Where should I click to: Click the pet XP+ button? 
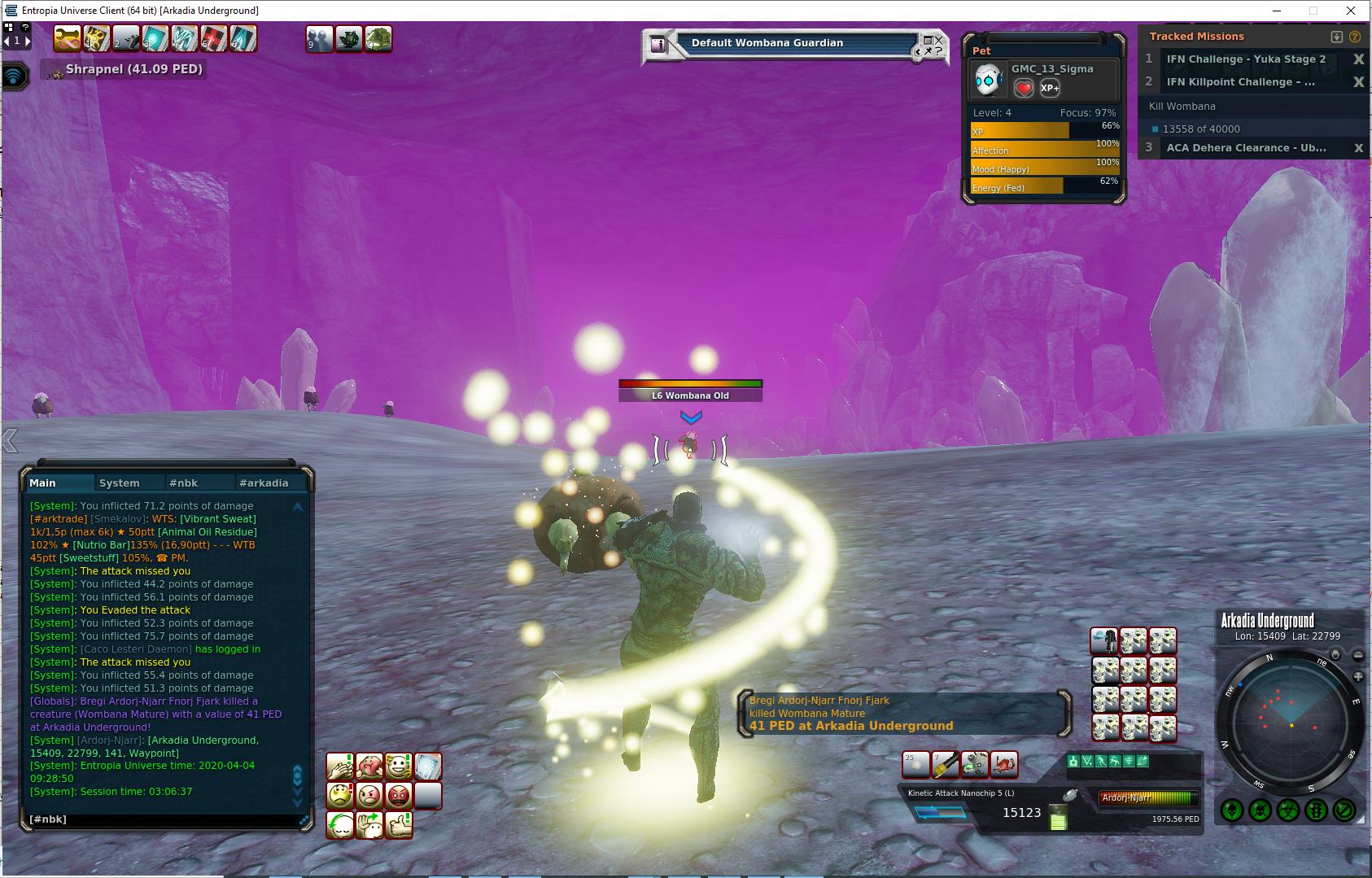pyautogui.click(x=1050, y=88)
